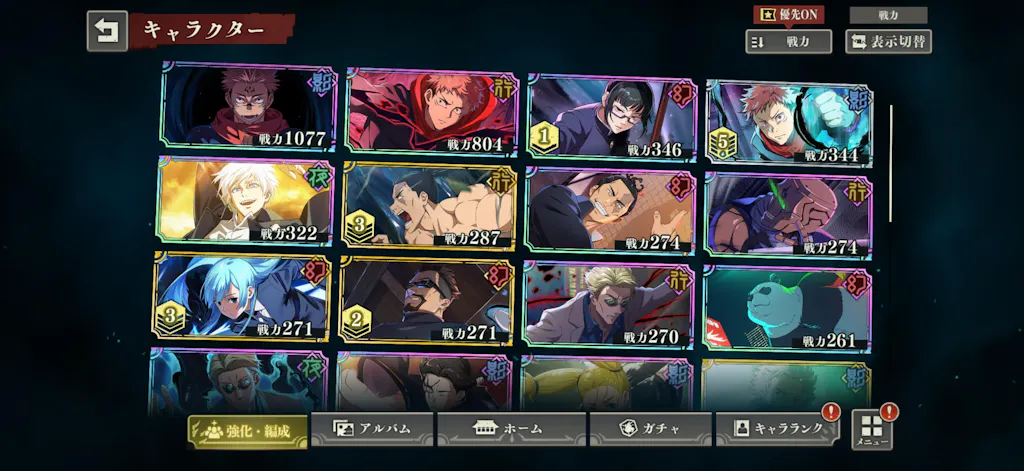Click the 表示切替 display switch button

click(888, 41)
